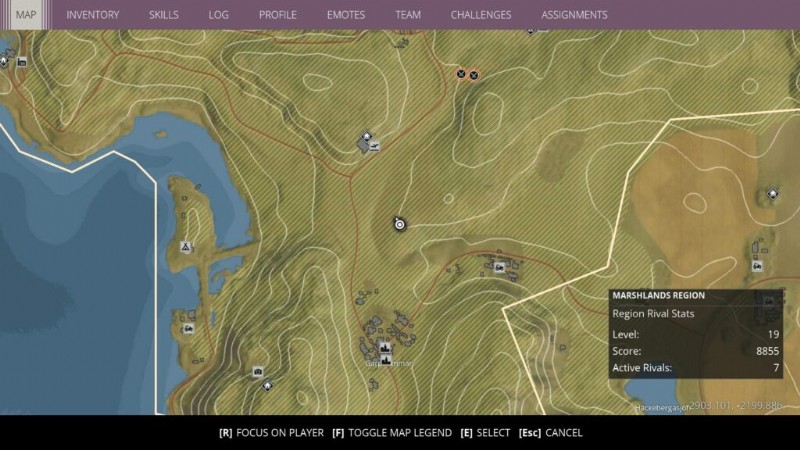View the Challenges tab
The image size is (800, 450).
pos(480,15)
